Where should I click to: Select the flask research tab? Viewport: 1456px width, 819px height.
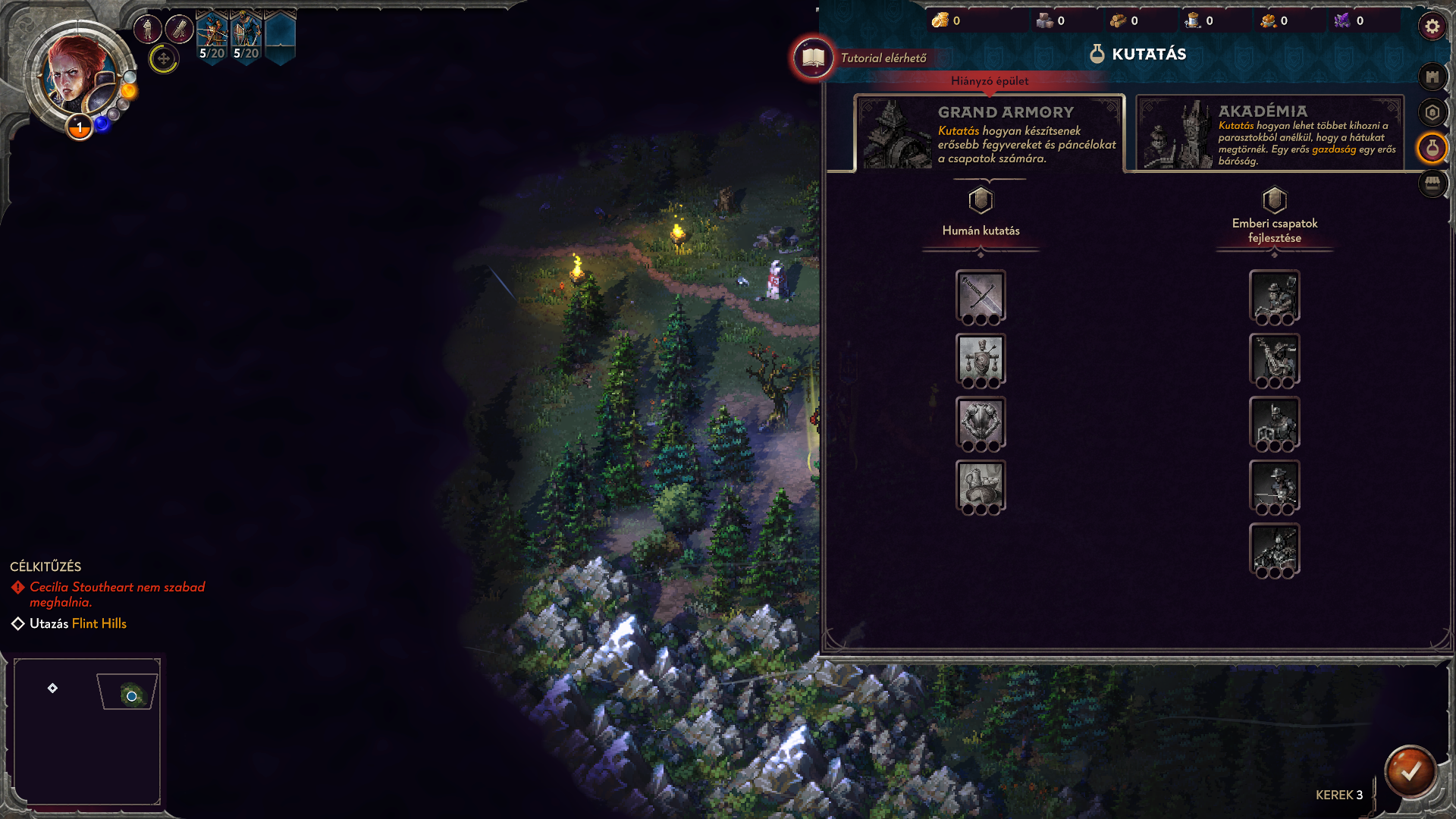pos(1432,149)
